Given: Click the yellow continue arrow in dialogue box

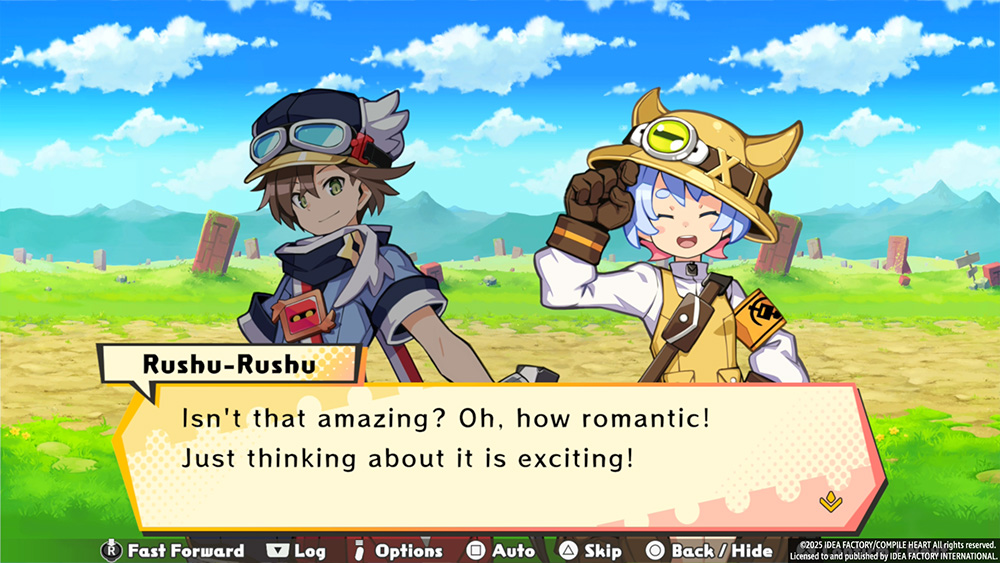Looking at the screenshot, I should 827,501.
